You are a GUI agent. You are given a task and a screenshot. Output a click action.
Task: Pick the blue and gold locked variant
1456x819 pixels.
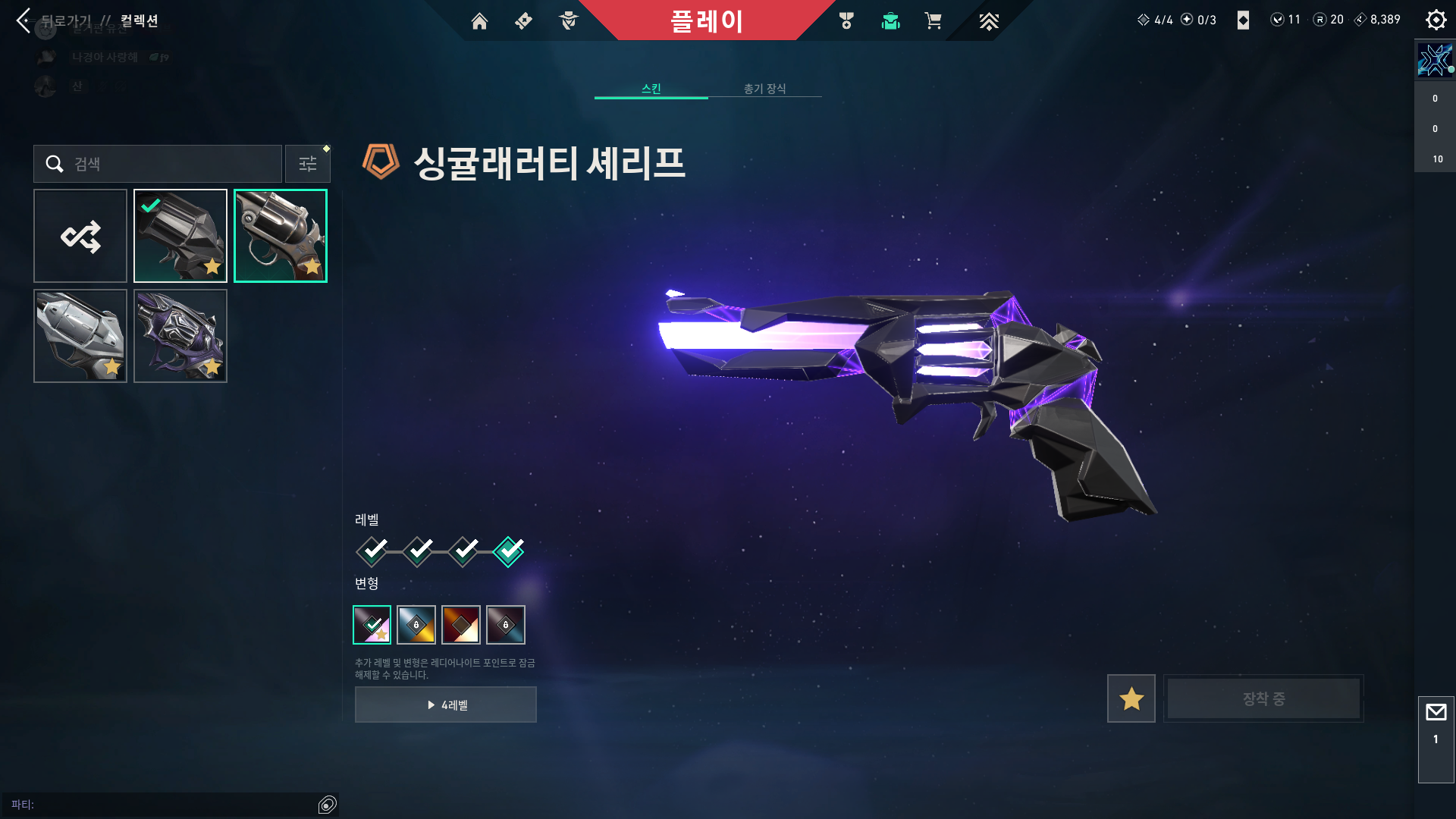click(416, 625)
